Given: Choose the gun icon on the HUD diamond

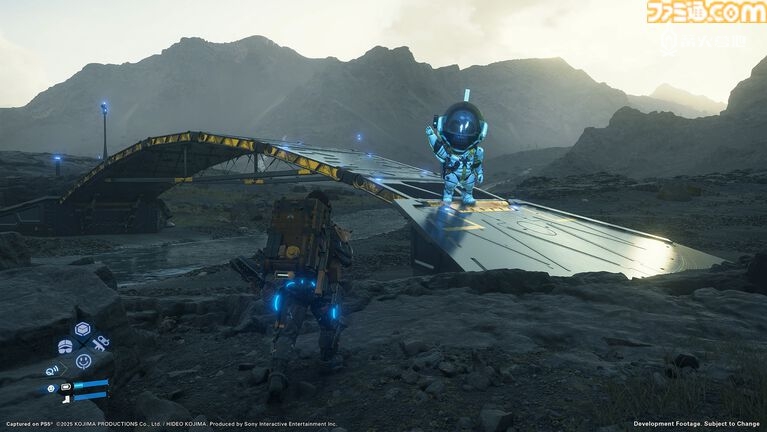Looking at the screenshot, I should click(x=100, y=344).
